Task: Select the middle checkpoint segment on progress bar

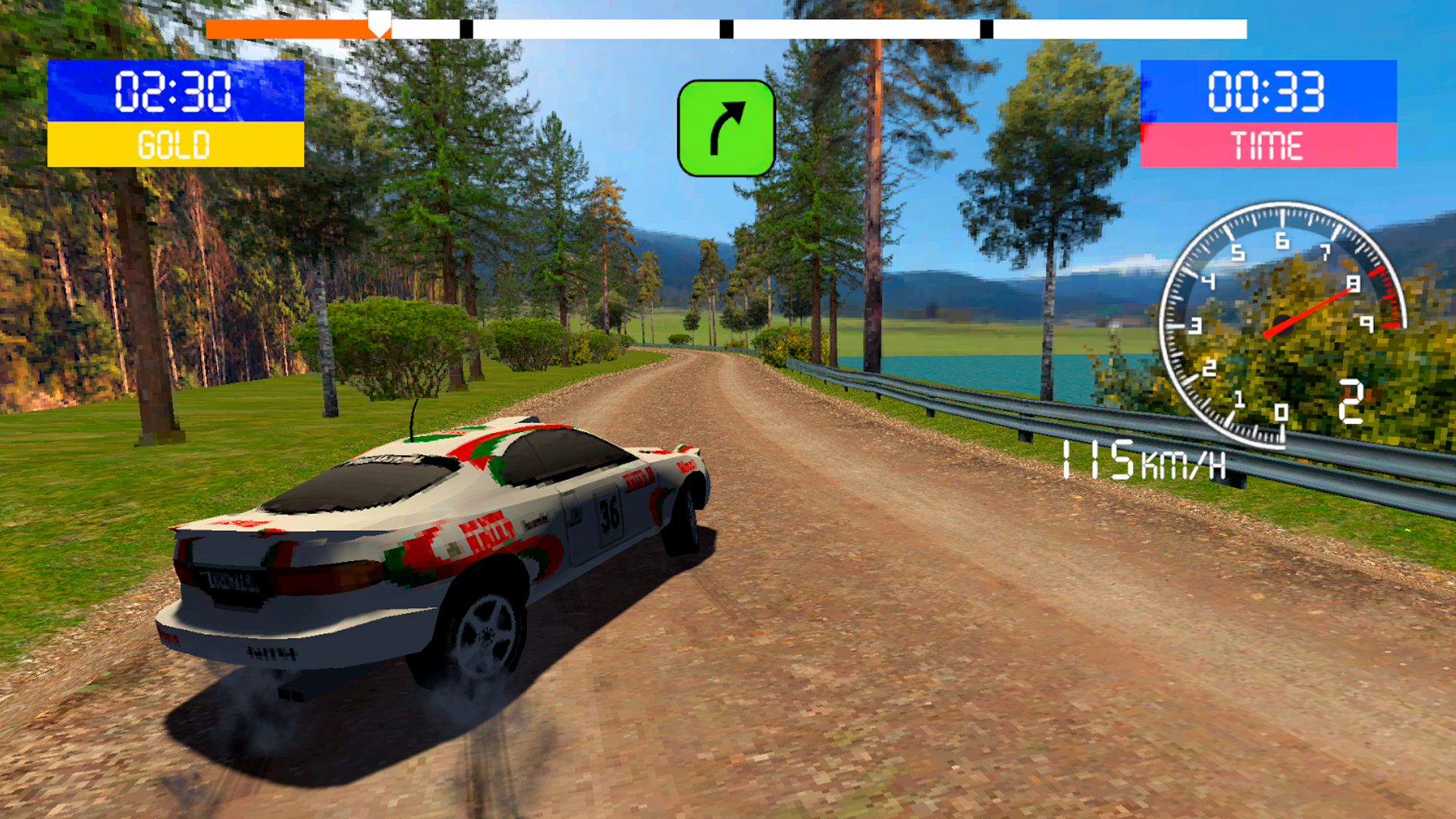Action: [728, 29]
